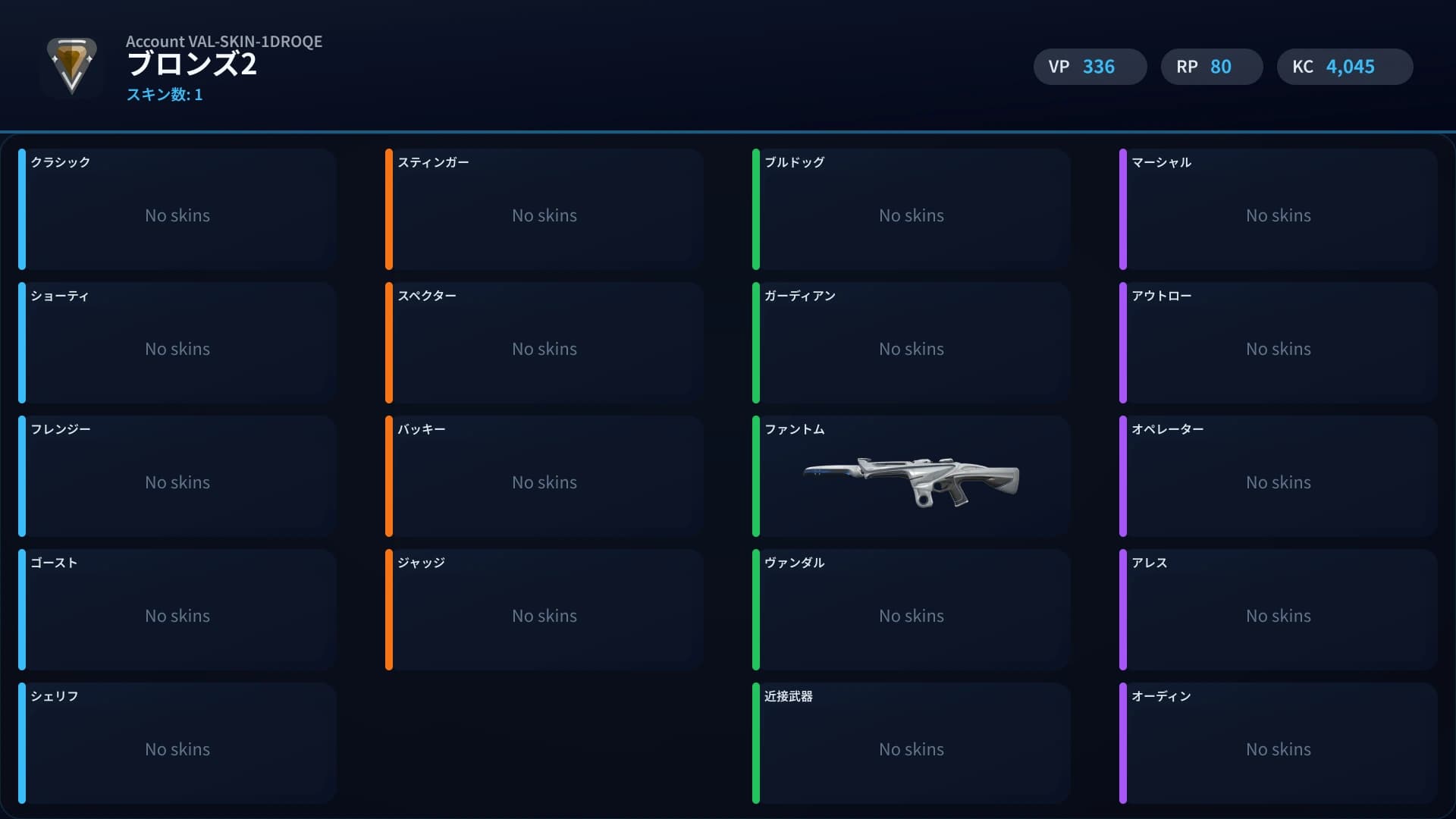Open the KC 4,045 balance display
The image size is (1456, 819).
[x=1344, y=67]
